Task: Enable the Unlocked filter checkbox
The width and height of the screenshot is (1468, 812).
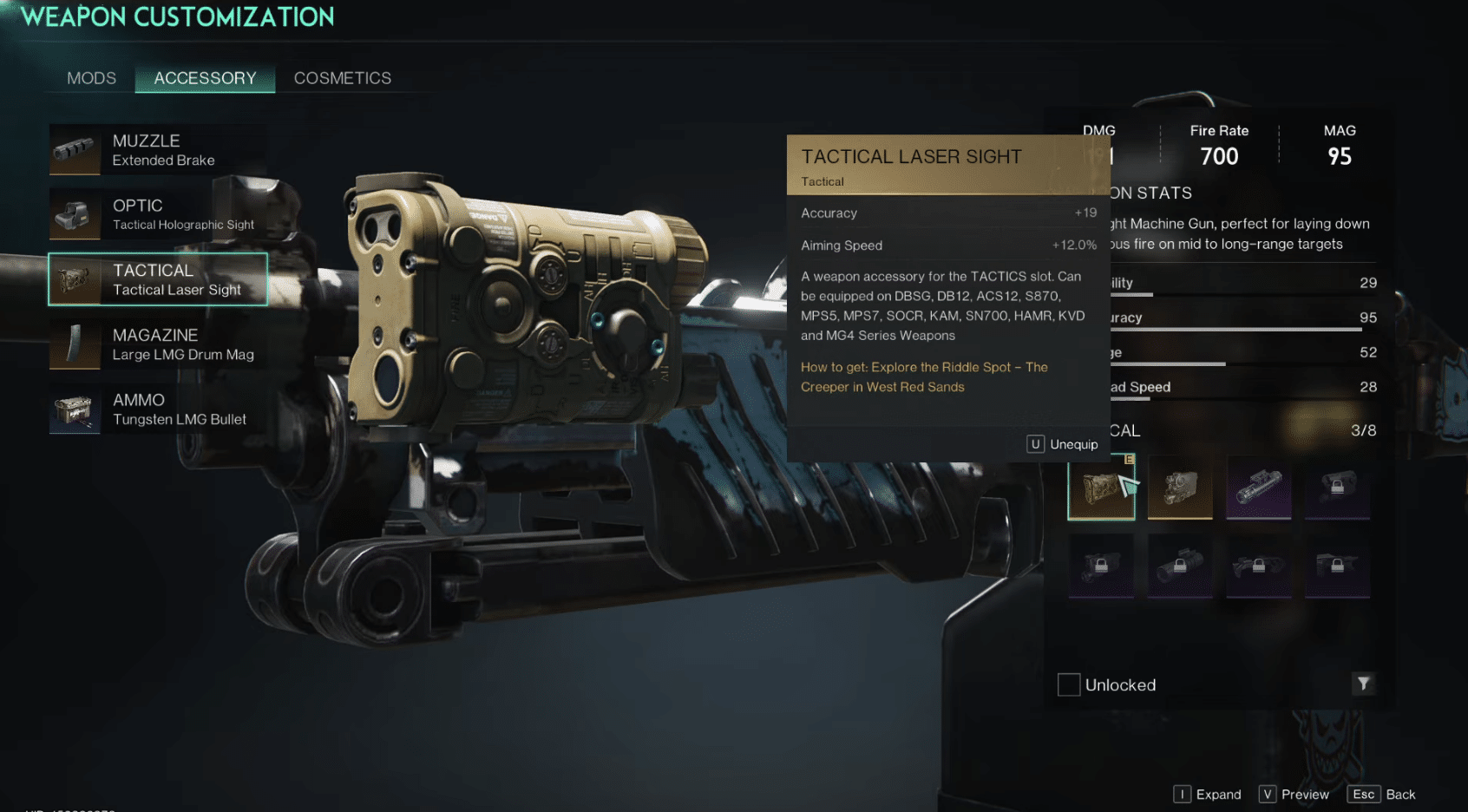Action: pyautogui.click(x=1068, y=684)
